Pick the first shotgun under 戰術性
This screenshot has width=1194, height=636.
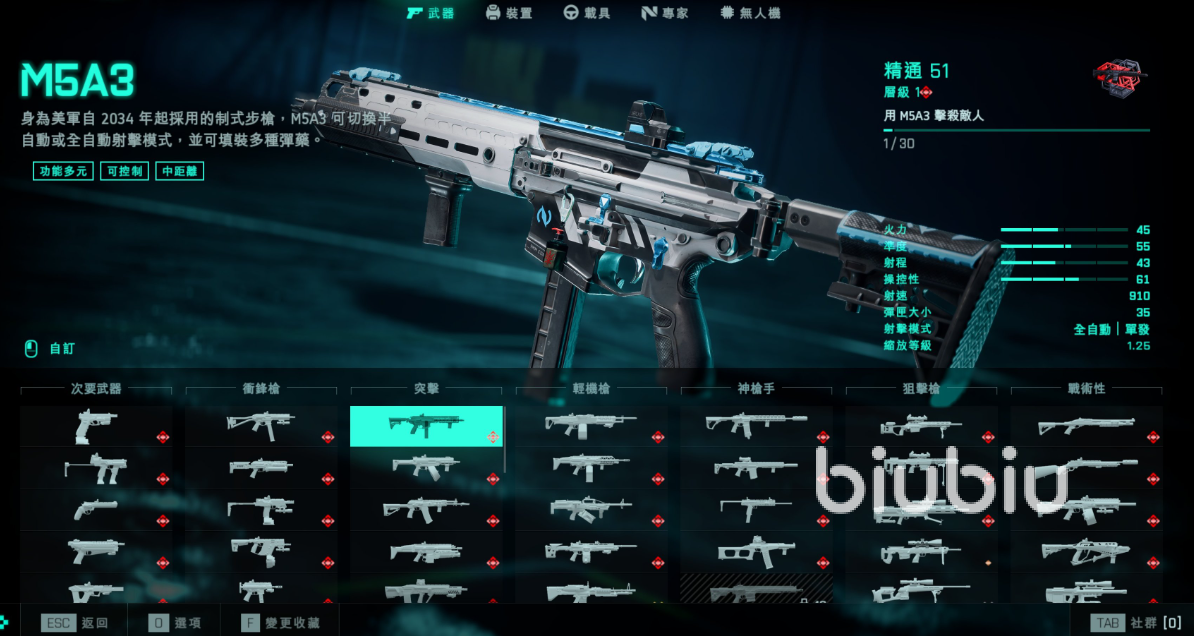(1085, 426)
